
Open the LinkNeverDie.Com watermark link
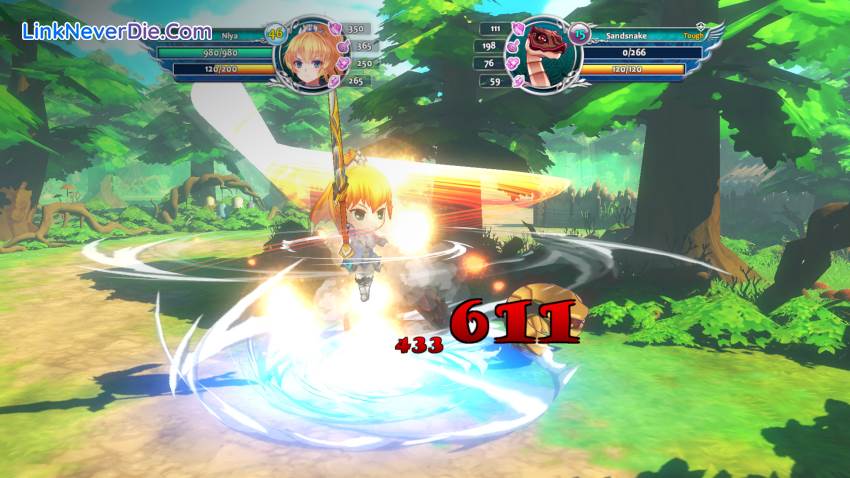click(116, 31)
